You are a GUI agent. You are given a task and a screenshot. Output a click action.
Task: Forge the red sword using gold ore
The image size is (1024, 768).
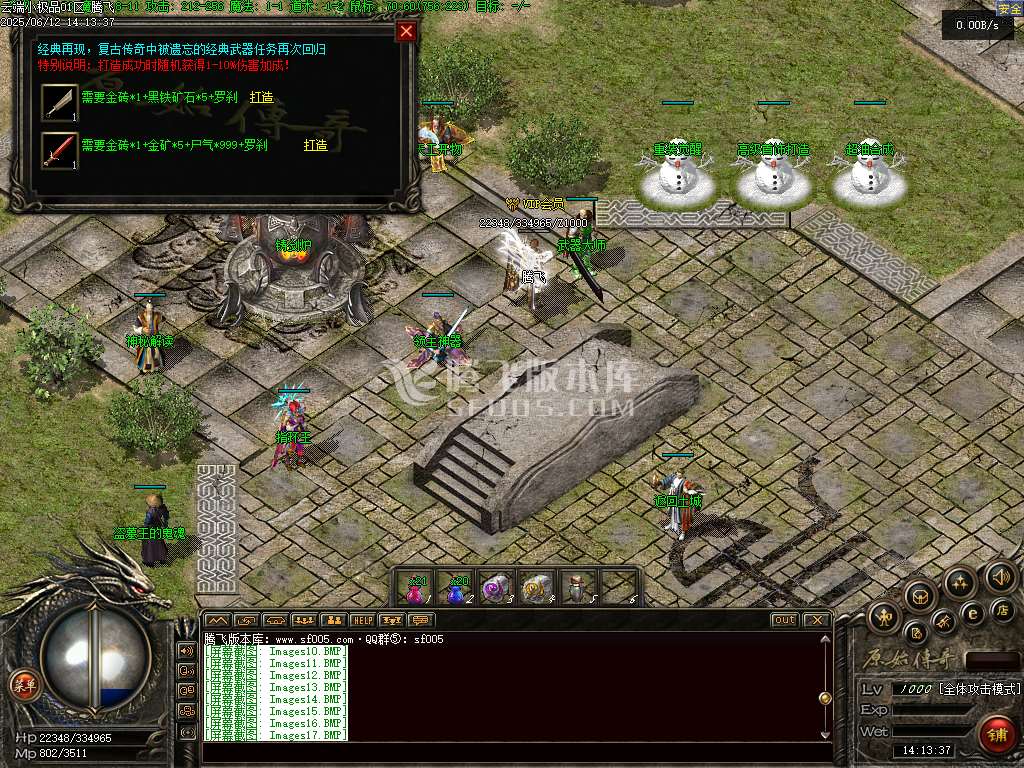(315, 145)
